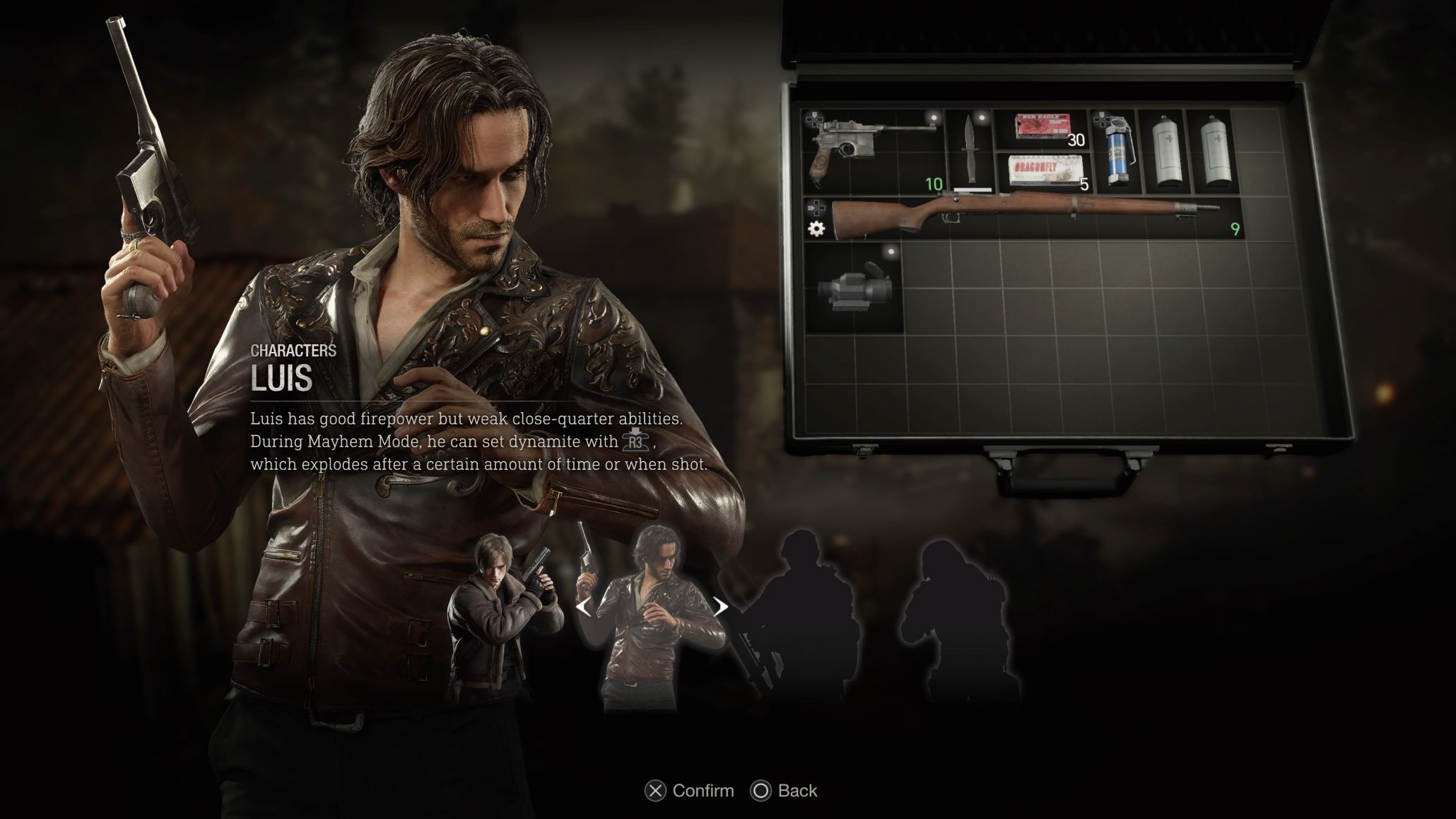
Task: Open weapon settings via the gear icon
Action: point(817,229)
